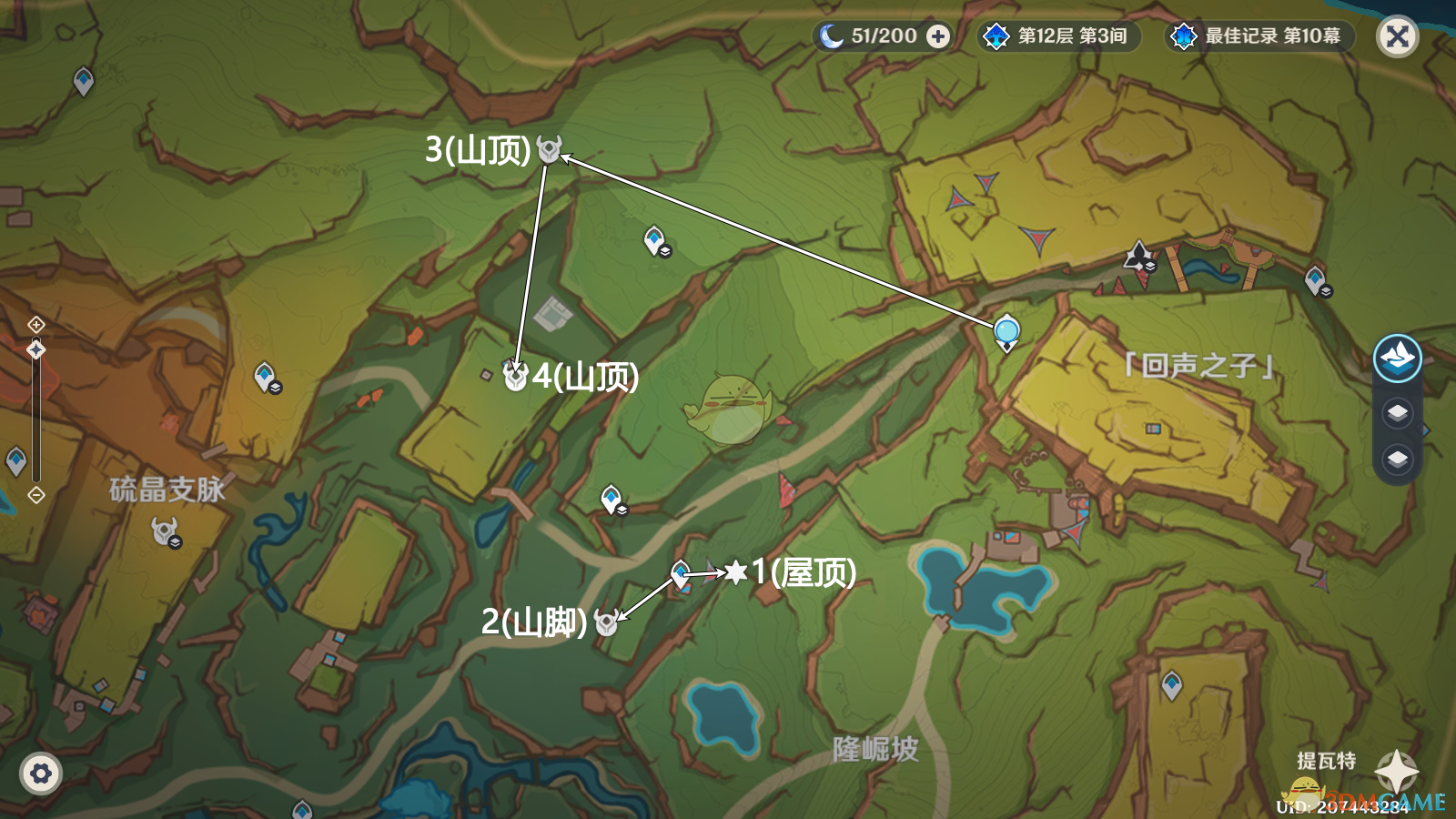The width and height of the screenshot is (1456, 819).
Task: Zoom in with the slider's plus button
Action: coord(35,325)
